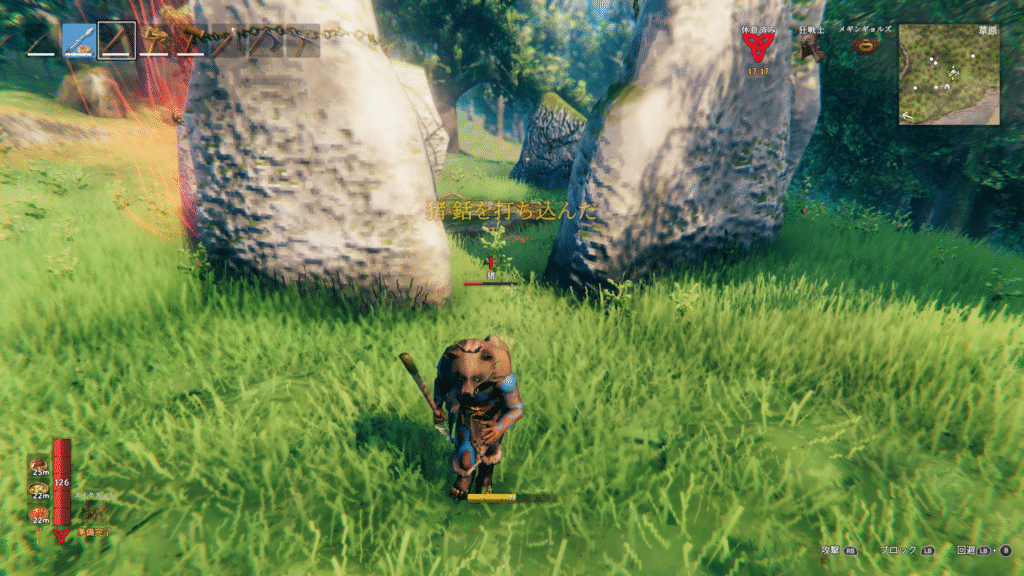Inspect the 狂戦士 status effect icon
The image size is (1024, 576).
tap(809, 49)
